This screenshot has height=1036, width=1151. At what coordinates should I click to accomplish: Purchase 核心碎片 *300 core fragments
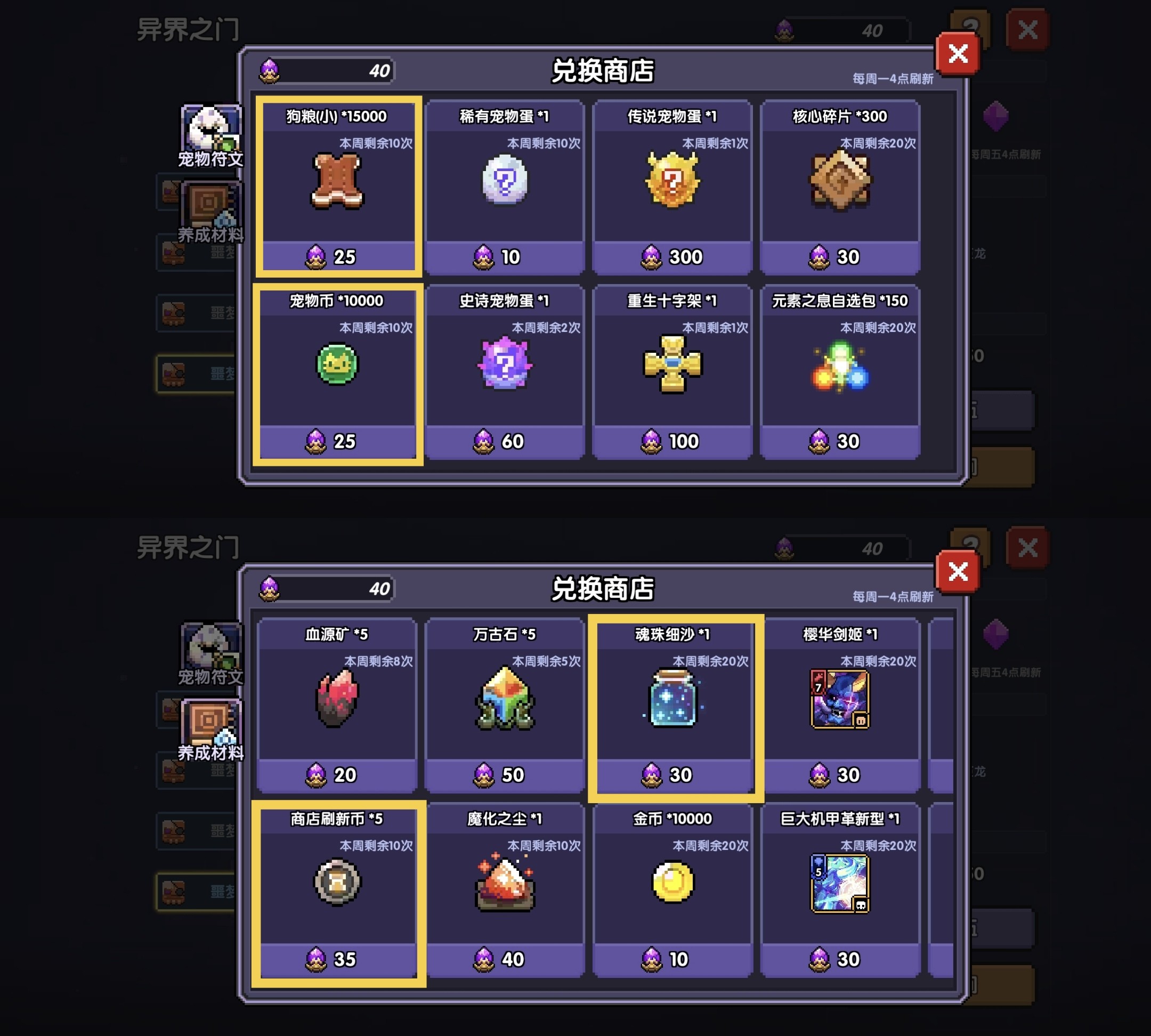[840, 182]
